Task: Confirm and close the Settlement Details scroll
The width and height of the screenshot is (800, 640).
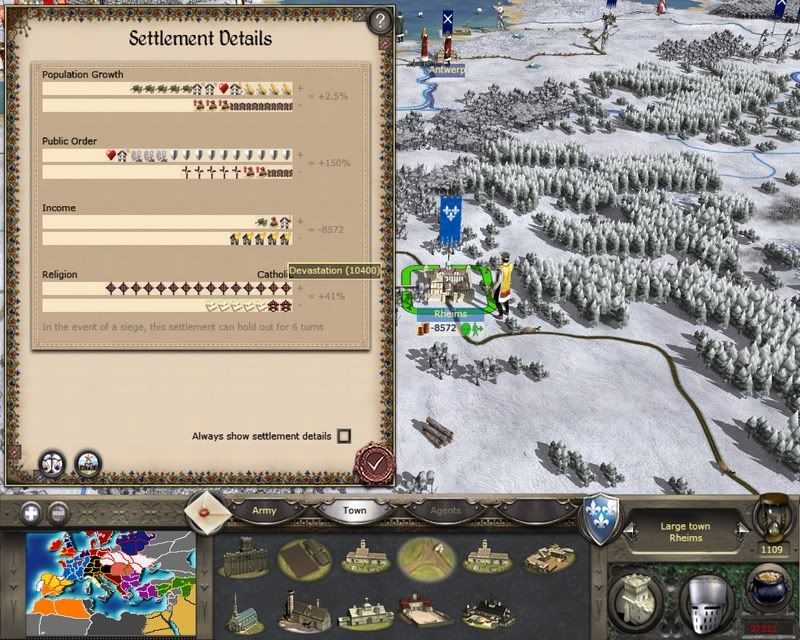Action: click(375, 464)
